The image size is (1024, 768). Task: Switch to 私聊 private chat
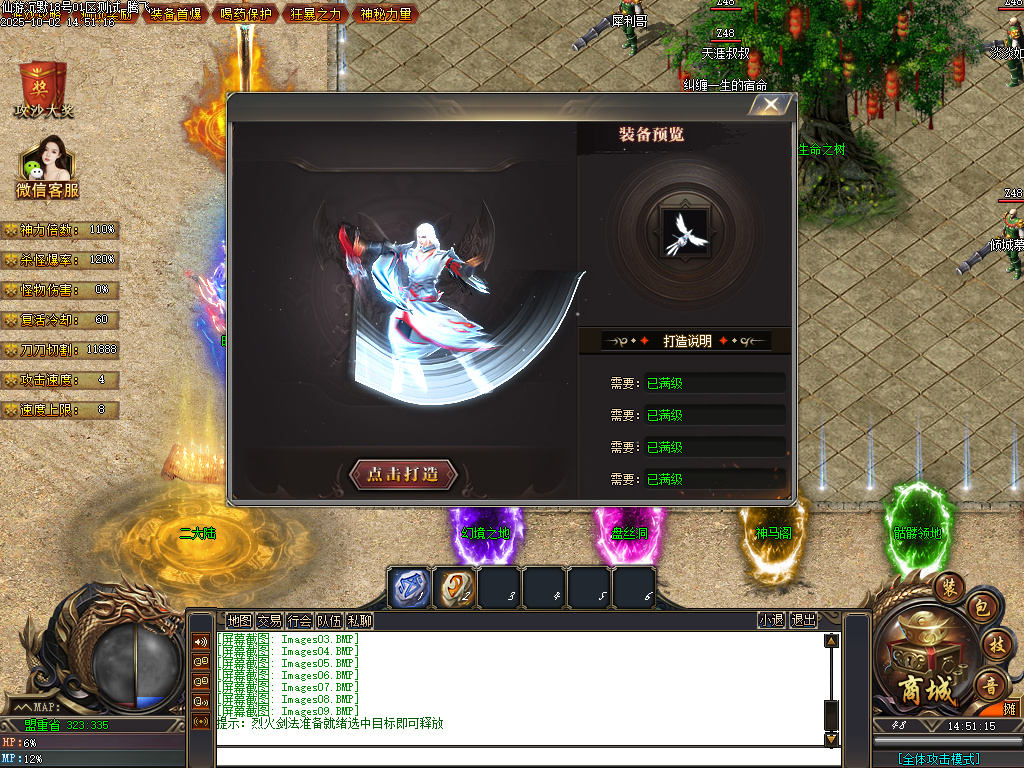coord(359,621)
